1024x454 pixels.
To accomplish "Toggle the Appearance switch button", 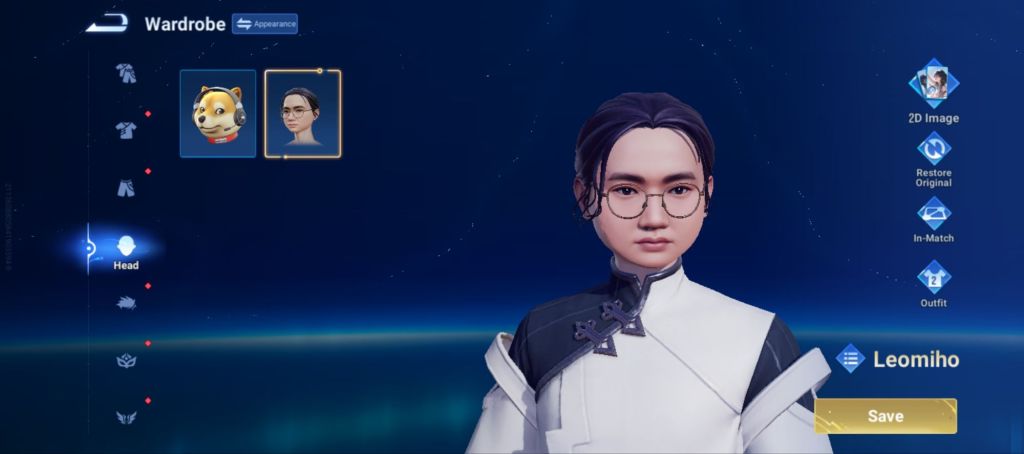I will click(265, 24).
